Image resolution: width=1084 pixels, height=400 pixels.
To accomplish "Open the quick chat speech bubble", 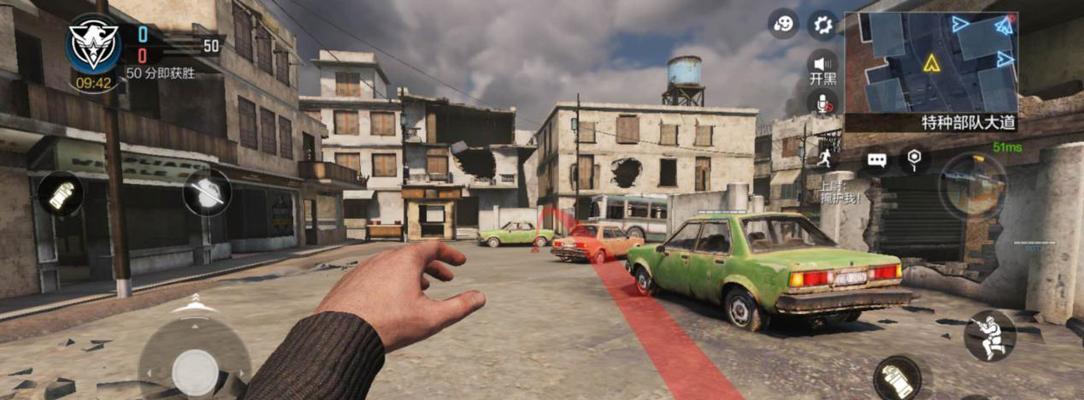I will (877, 159).
